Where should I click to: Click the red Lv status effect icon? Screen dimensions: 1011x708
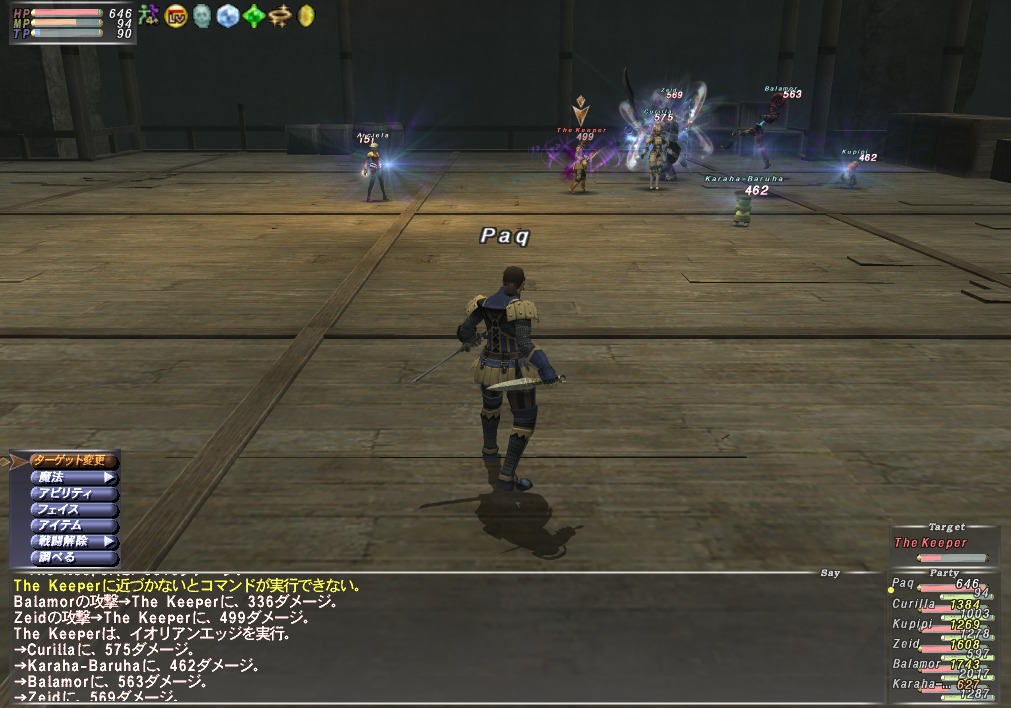[x=176, y=15]
